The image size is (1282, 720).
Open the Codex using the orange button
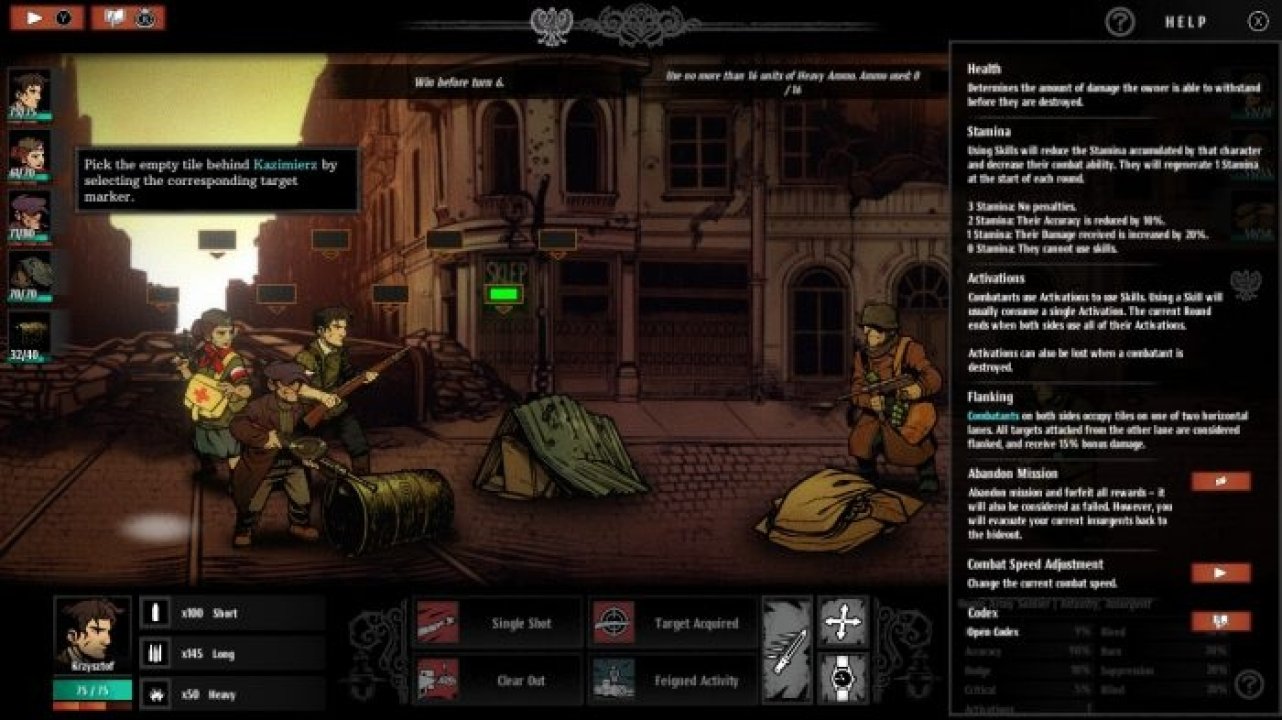pyautogui.click(x=1220, y=621)
